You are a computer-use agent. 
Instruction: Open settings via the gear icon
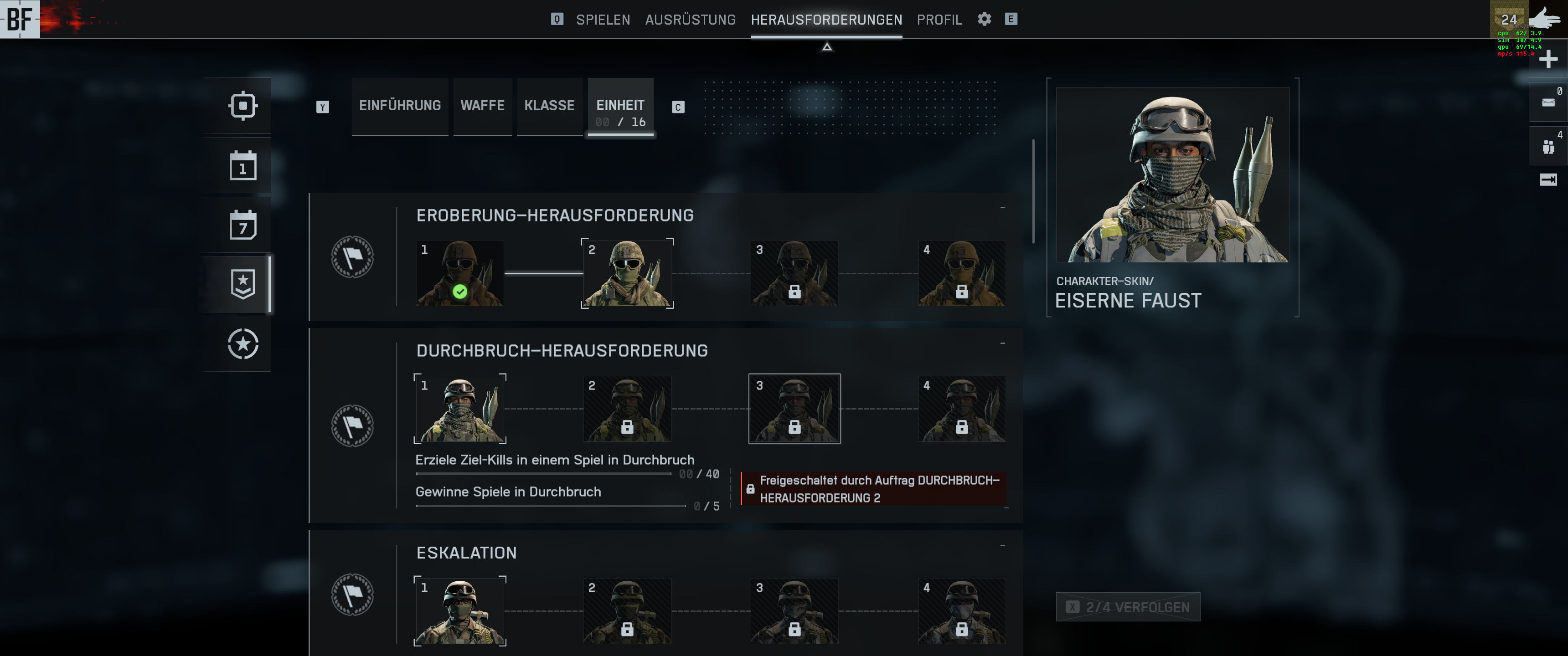984,19
